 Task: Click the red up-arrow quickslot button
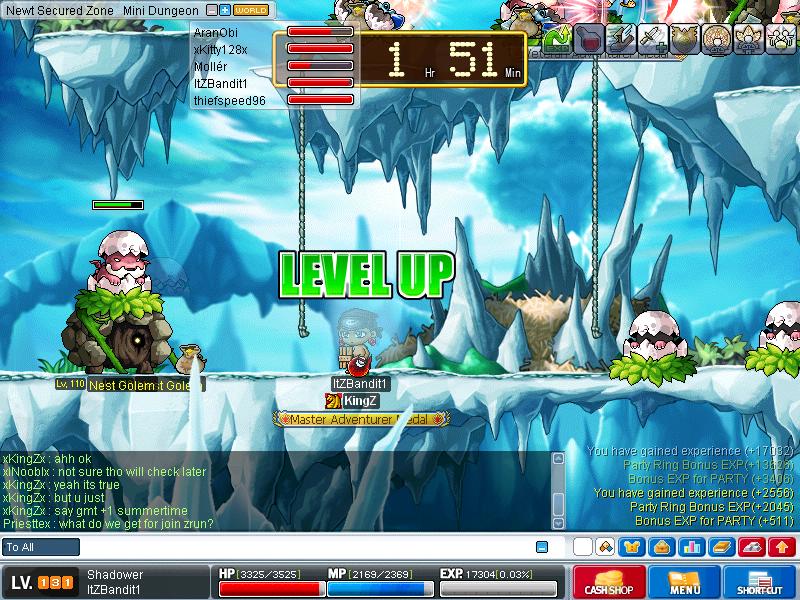click(782, 547)
